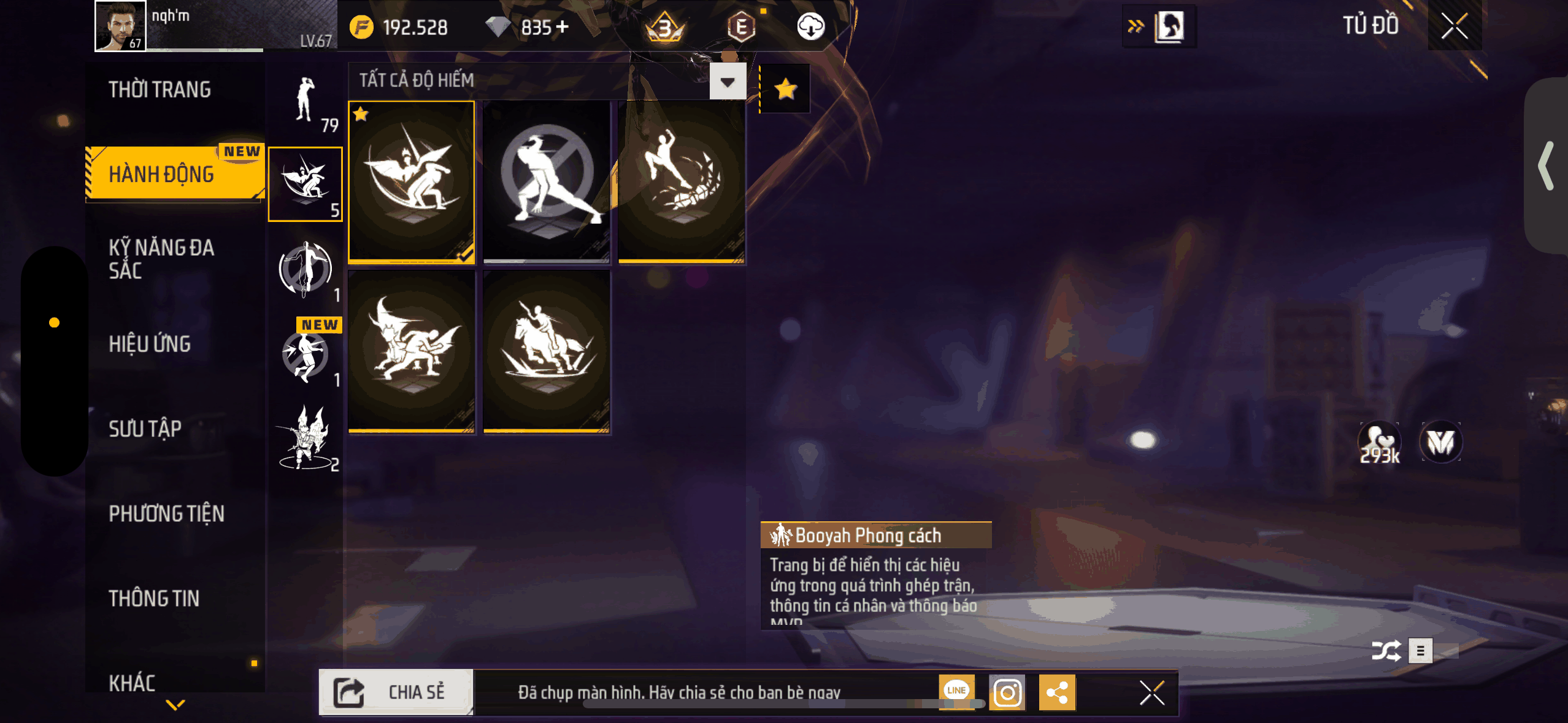Open the Hiệu Ứng category

150,343
